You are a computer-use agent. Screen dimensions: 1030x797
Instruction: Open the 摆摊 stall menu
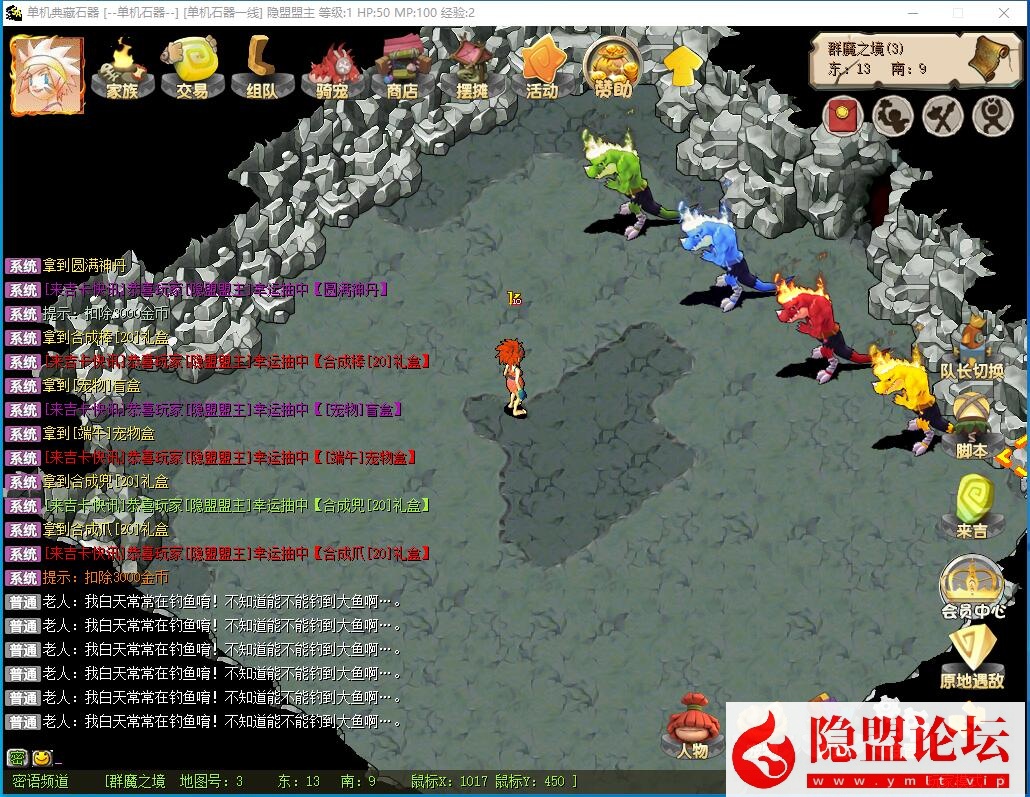point(471,70)
